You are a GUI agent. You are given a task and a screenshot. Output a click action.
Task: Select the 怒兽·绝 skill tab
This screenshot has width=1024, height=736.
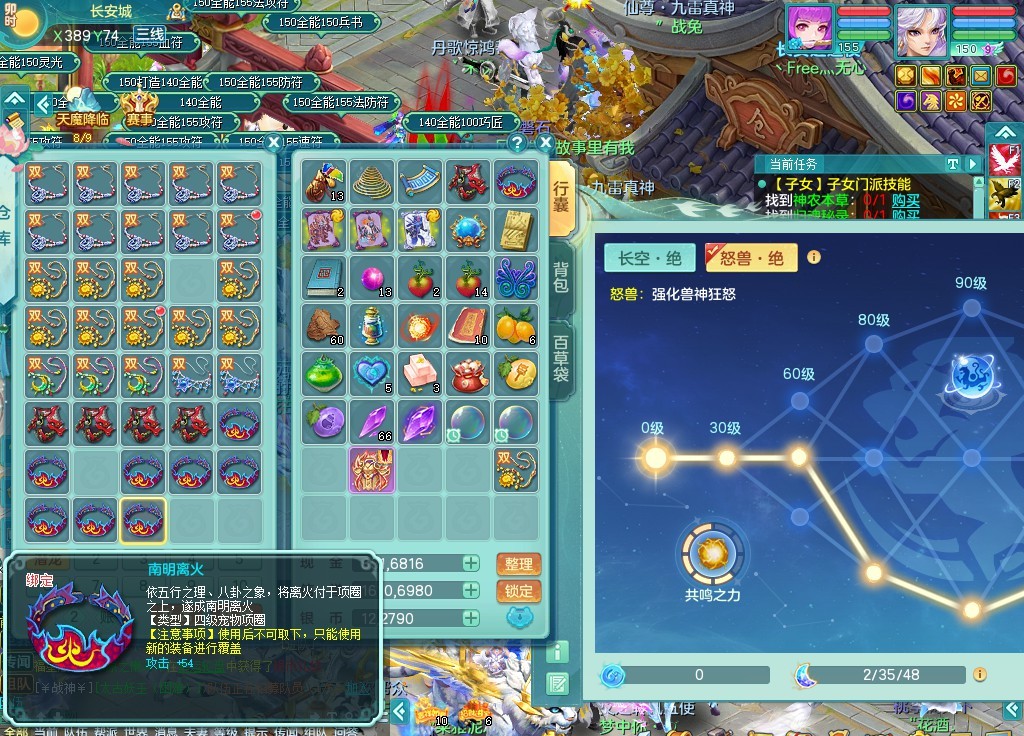point(752,258)
